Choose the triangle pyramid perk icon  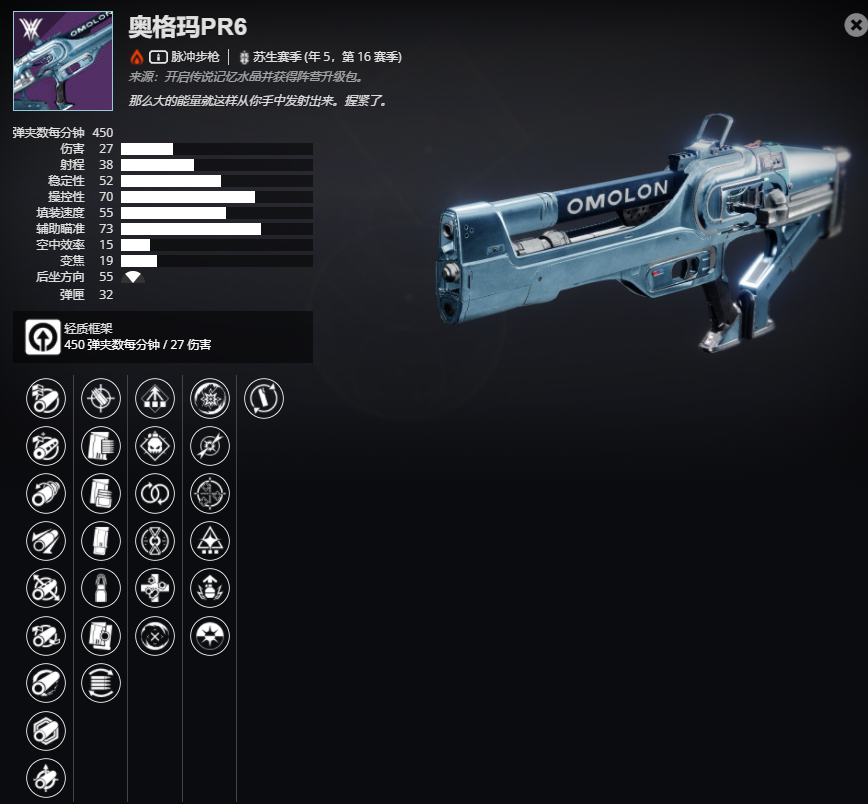(210, 541)
